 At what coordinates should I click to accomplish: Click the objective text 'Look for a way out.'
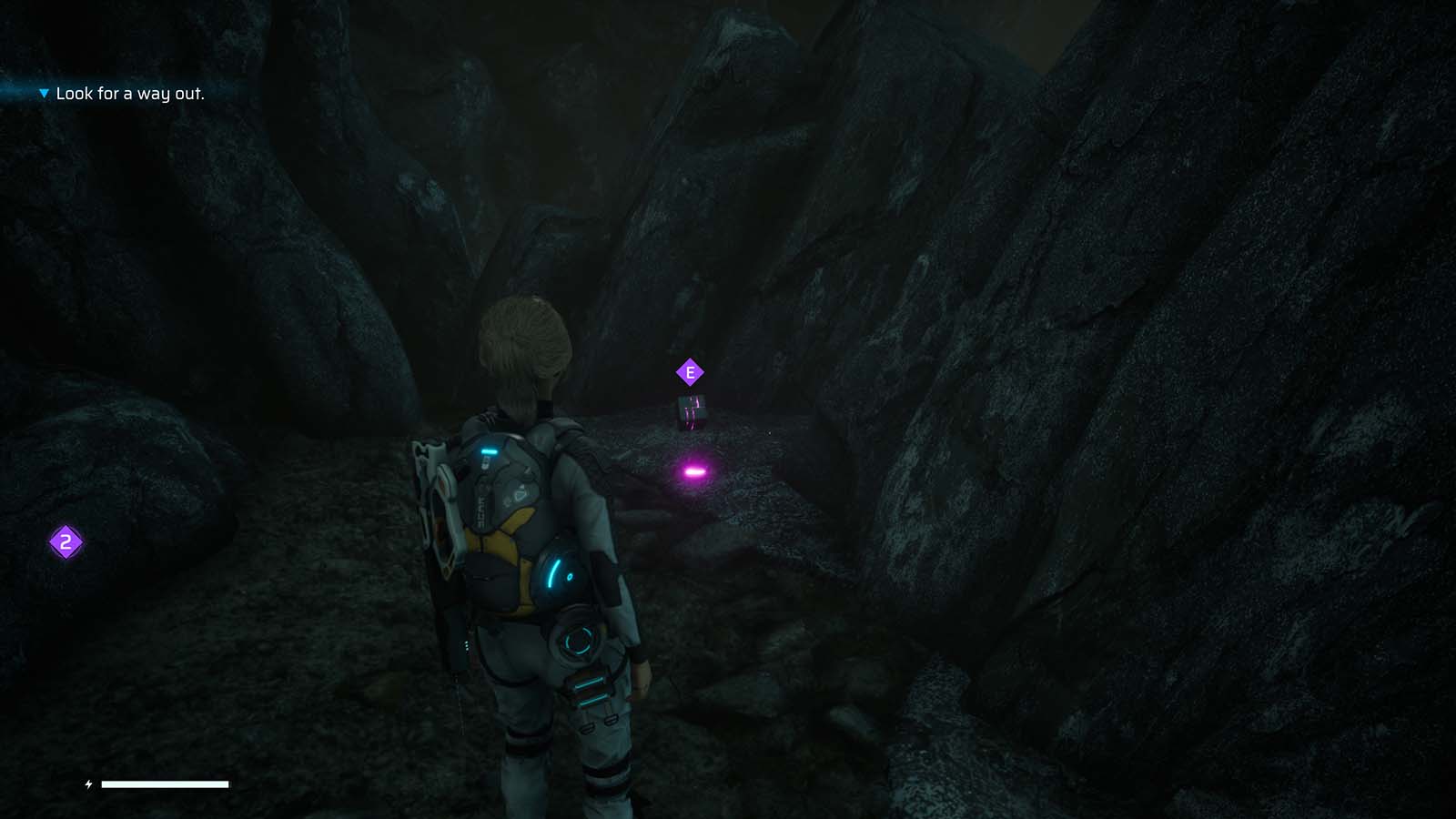point(130,92)
